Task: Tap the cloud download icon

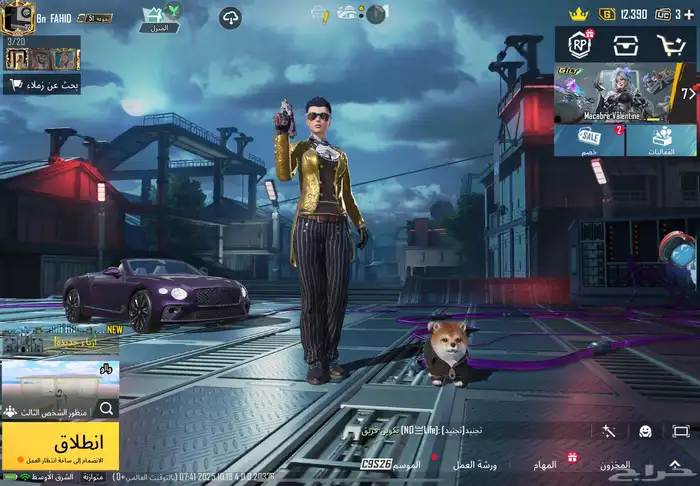Action: [x=231, y=18]
